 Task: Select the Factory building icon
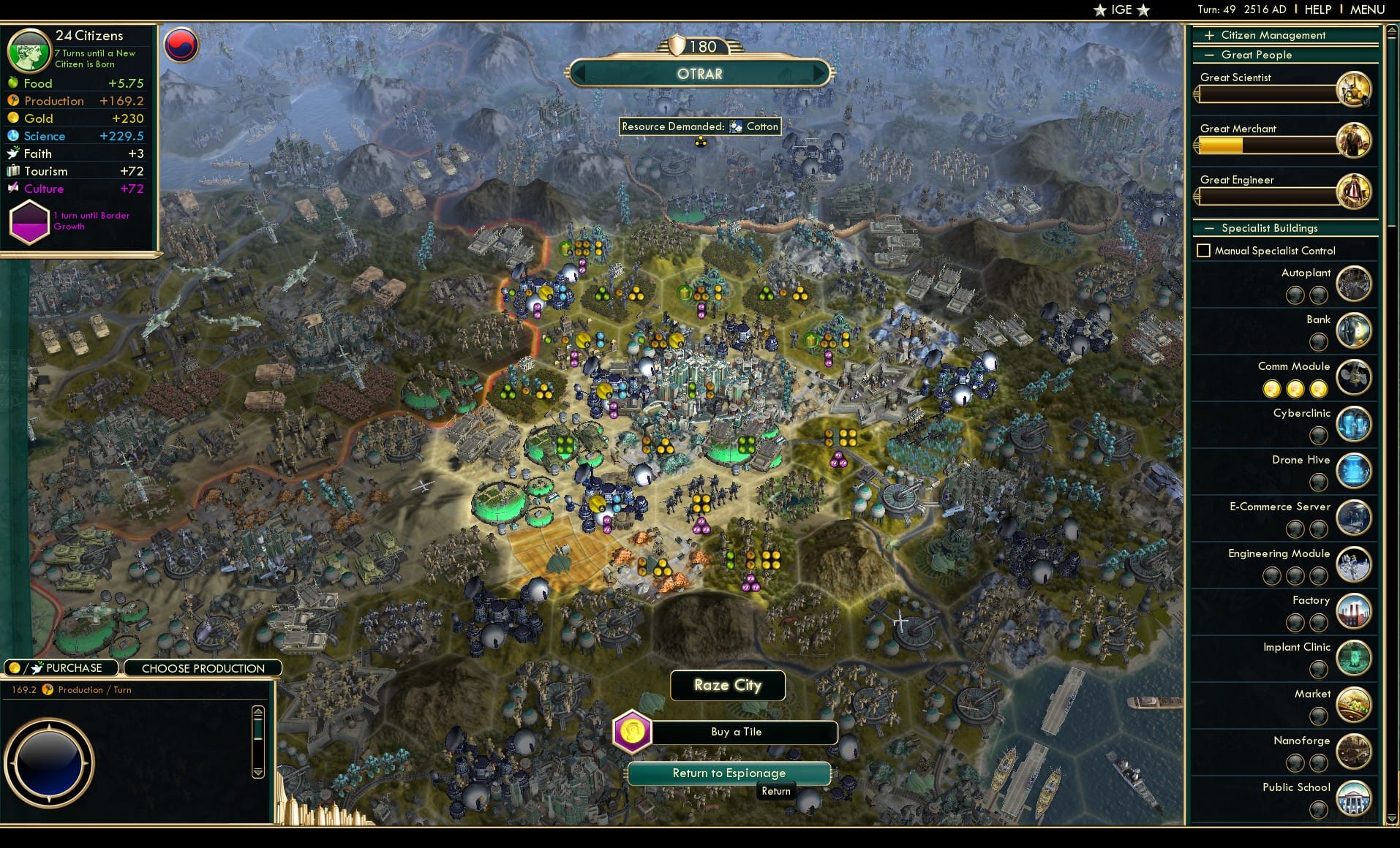(1355, 612)
